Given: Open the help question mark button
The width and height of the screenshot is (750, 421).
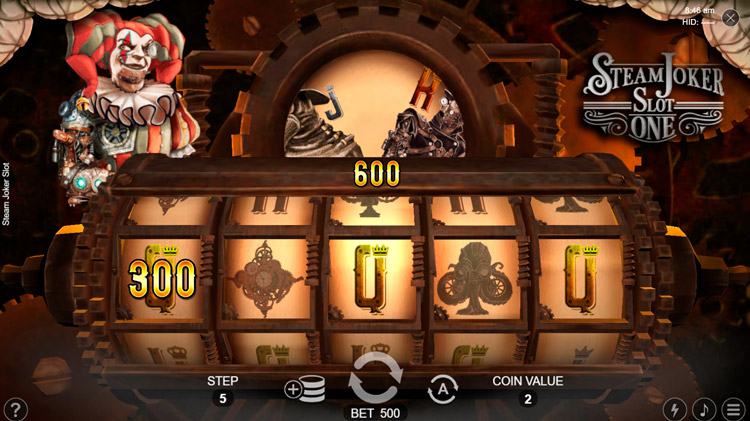Looking at the screenshot, I should pos(16,409).
